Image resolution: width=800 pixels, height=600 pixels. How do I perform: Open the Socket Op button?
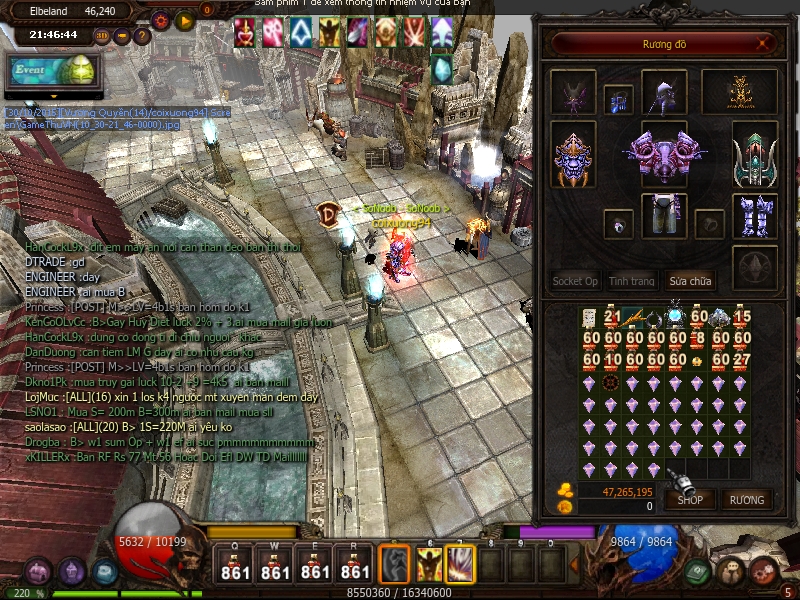(575, 281)
